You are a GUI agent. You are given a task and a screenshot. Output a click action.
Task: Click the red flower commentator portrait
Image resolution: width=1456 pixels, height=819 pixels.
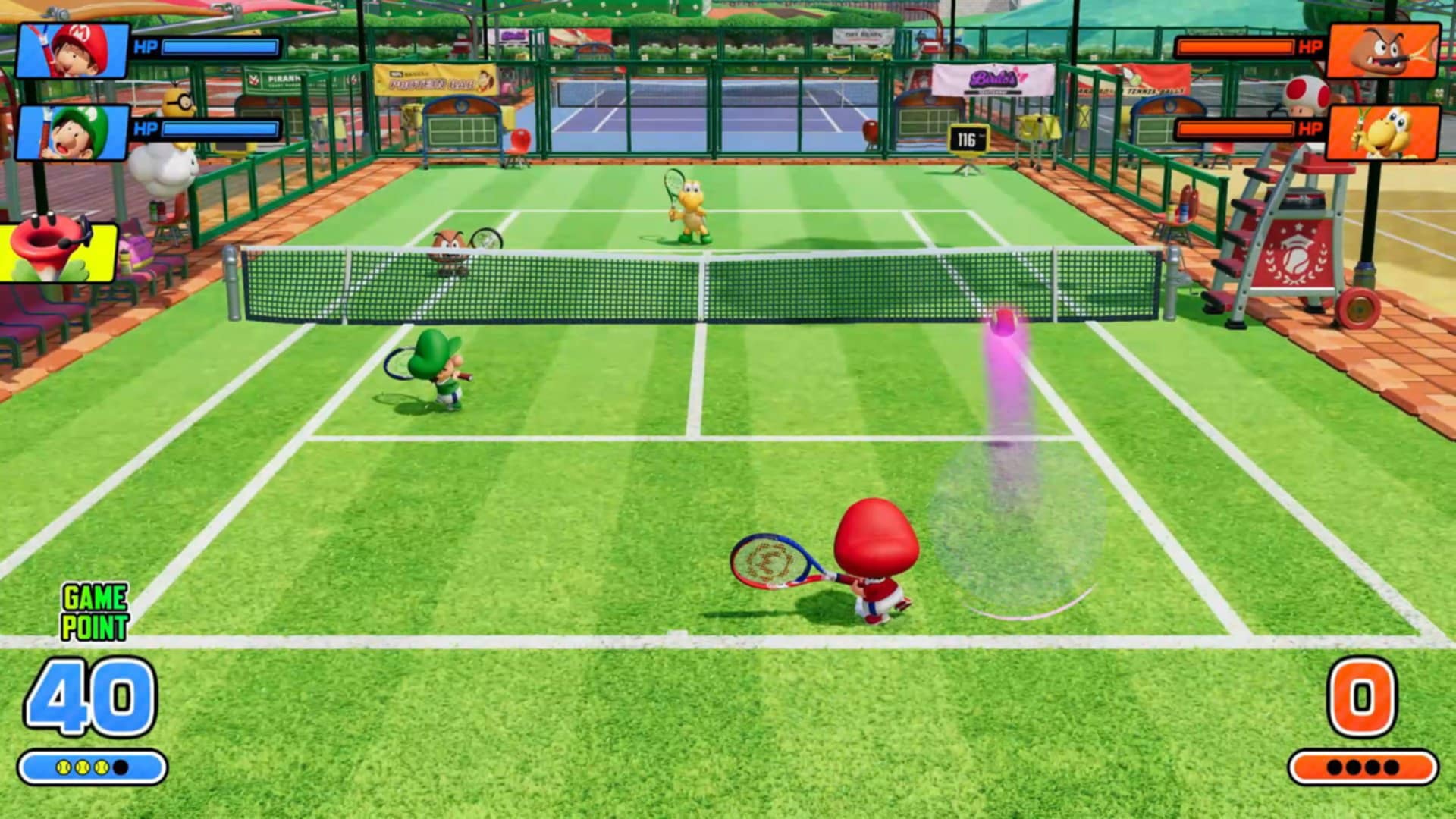click(x=57, y=251)
